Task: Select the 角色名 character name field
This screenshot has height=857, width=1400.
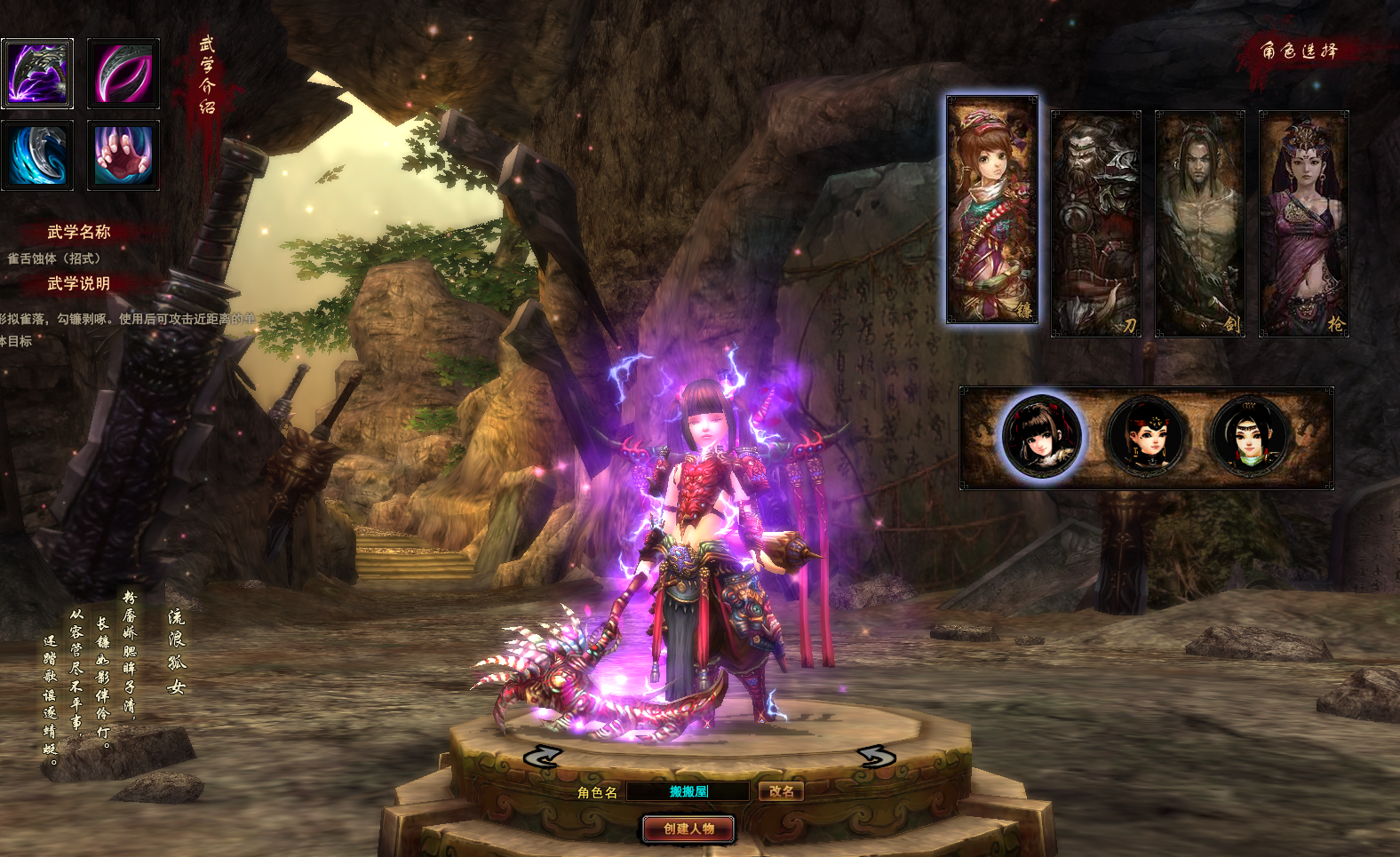Action: pyautogui.click(x=688, y=791)
